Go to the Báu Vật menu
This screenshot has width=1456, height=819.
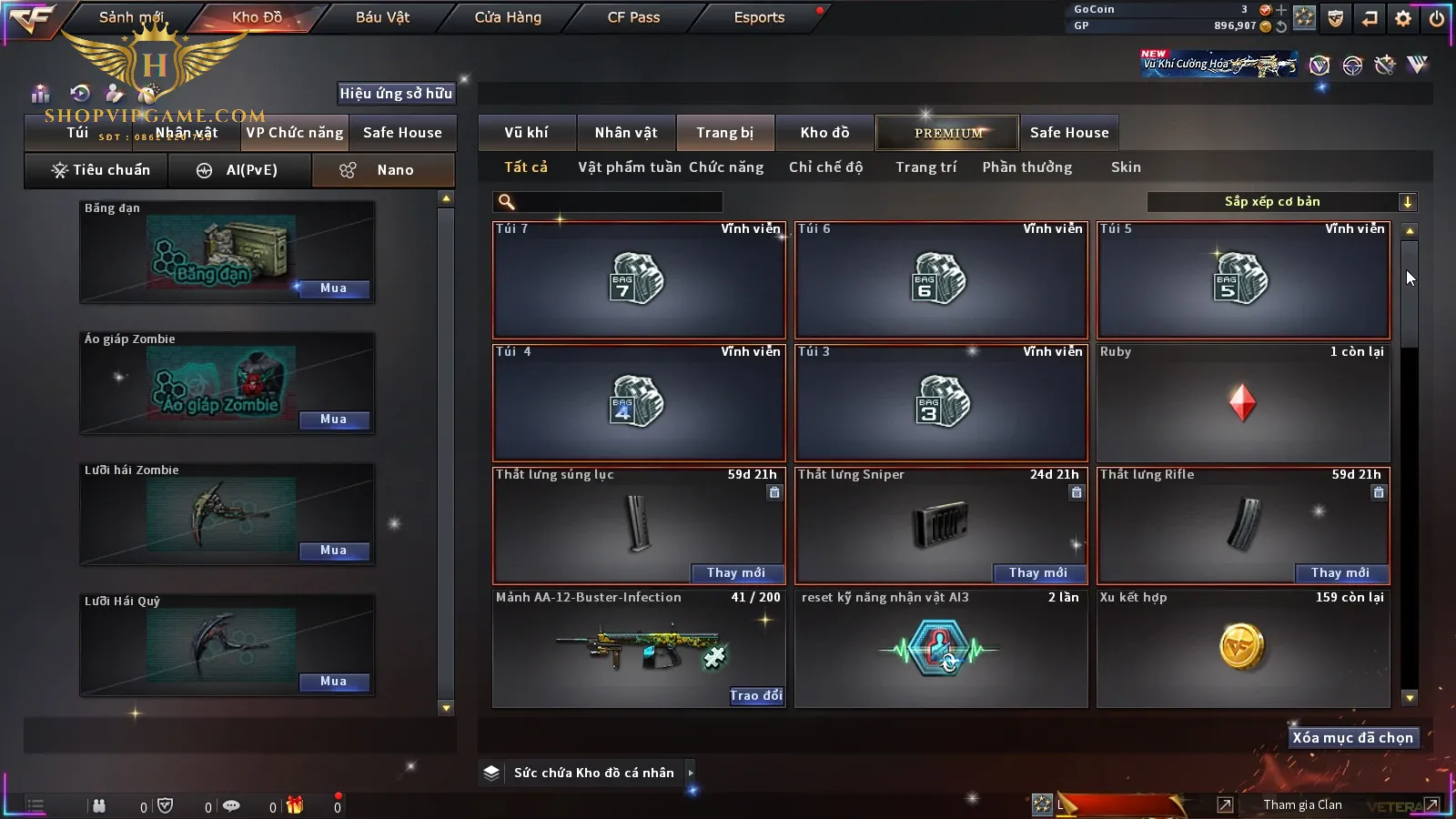point(382,17)
